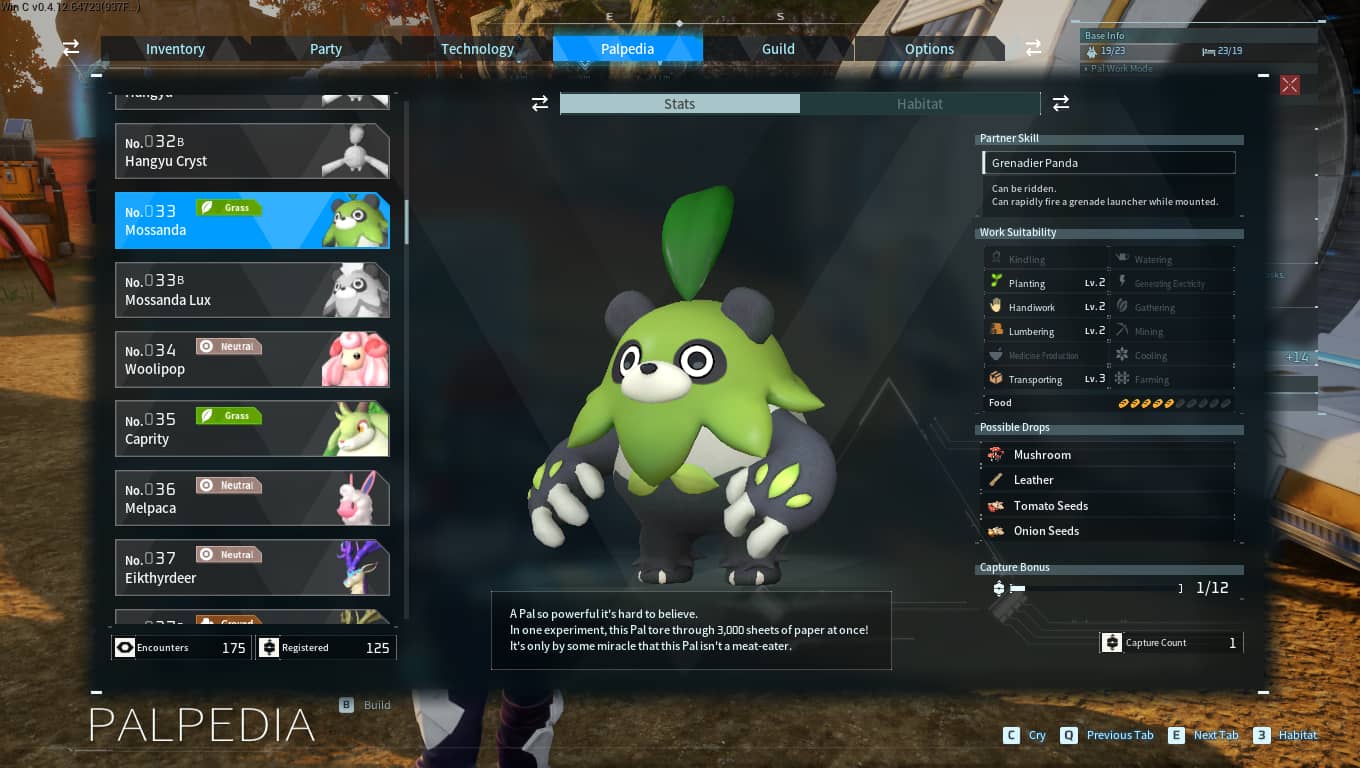Click the Transporting box icon

click(x=996, y=378)
